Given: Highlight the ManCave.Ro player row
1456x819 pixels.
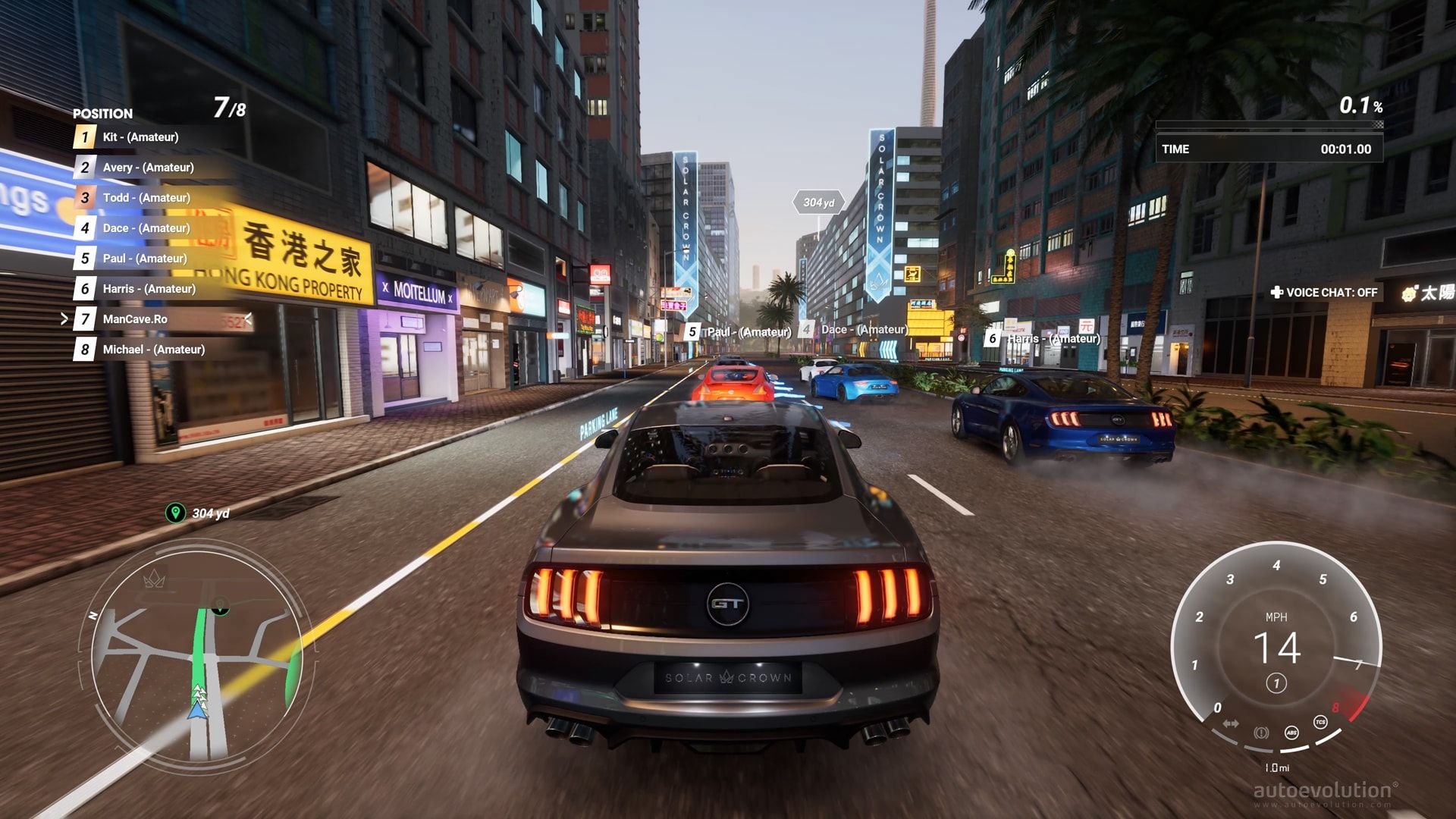Looking at the screenshot, I should pyautogui.click(x=135, y=319).
